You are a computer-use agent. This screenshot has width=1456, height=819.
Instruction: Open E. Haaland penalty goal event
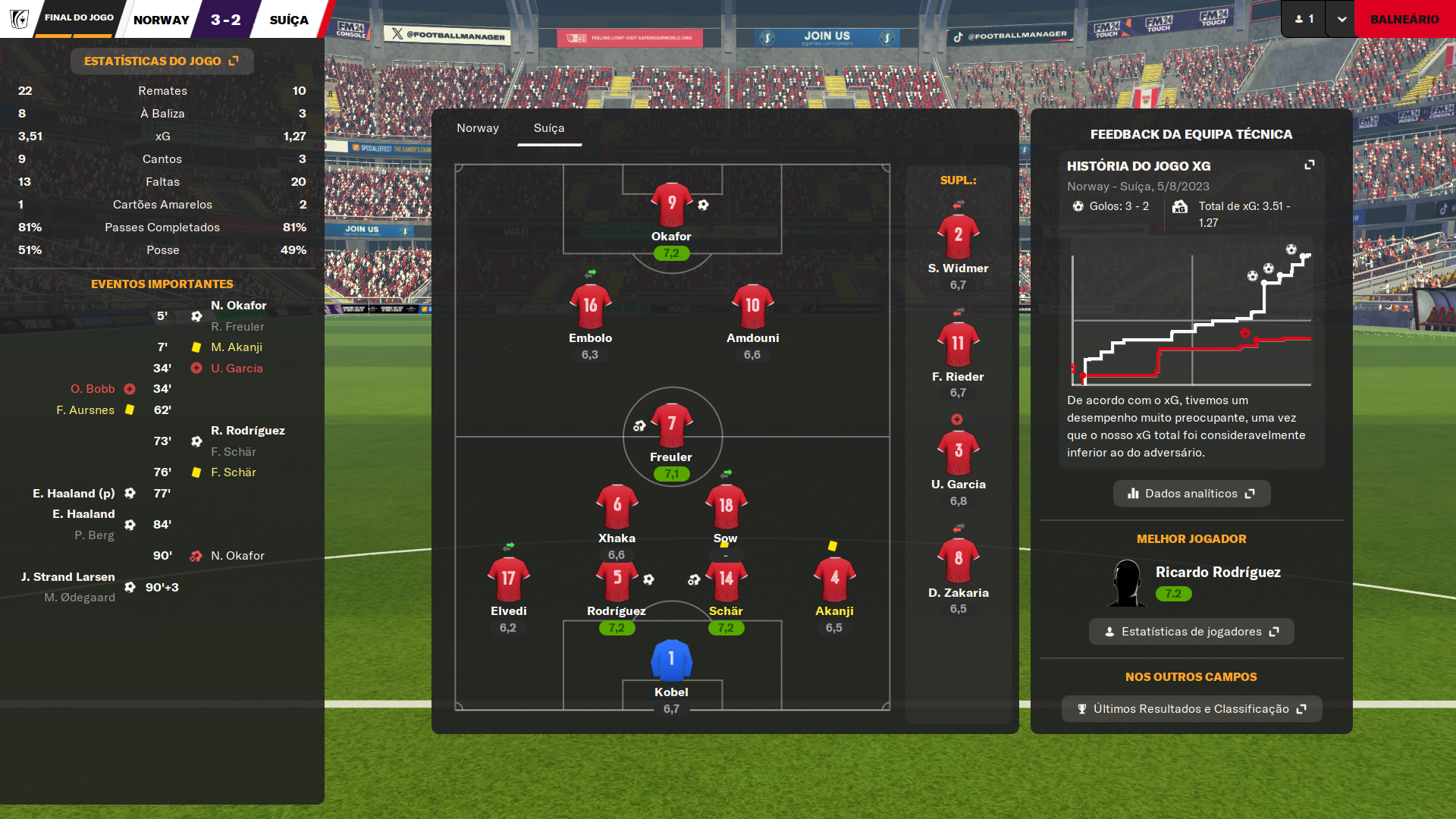[x=74, y=494]
